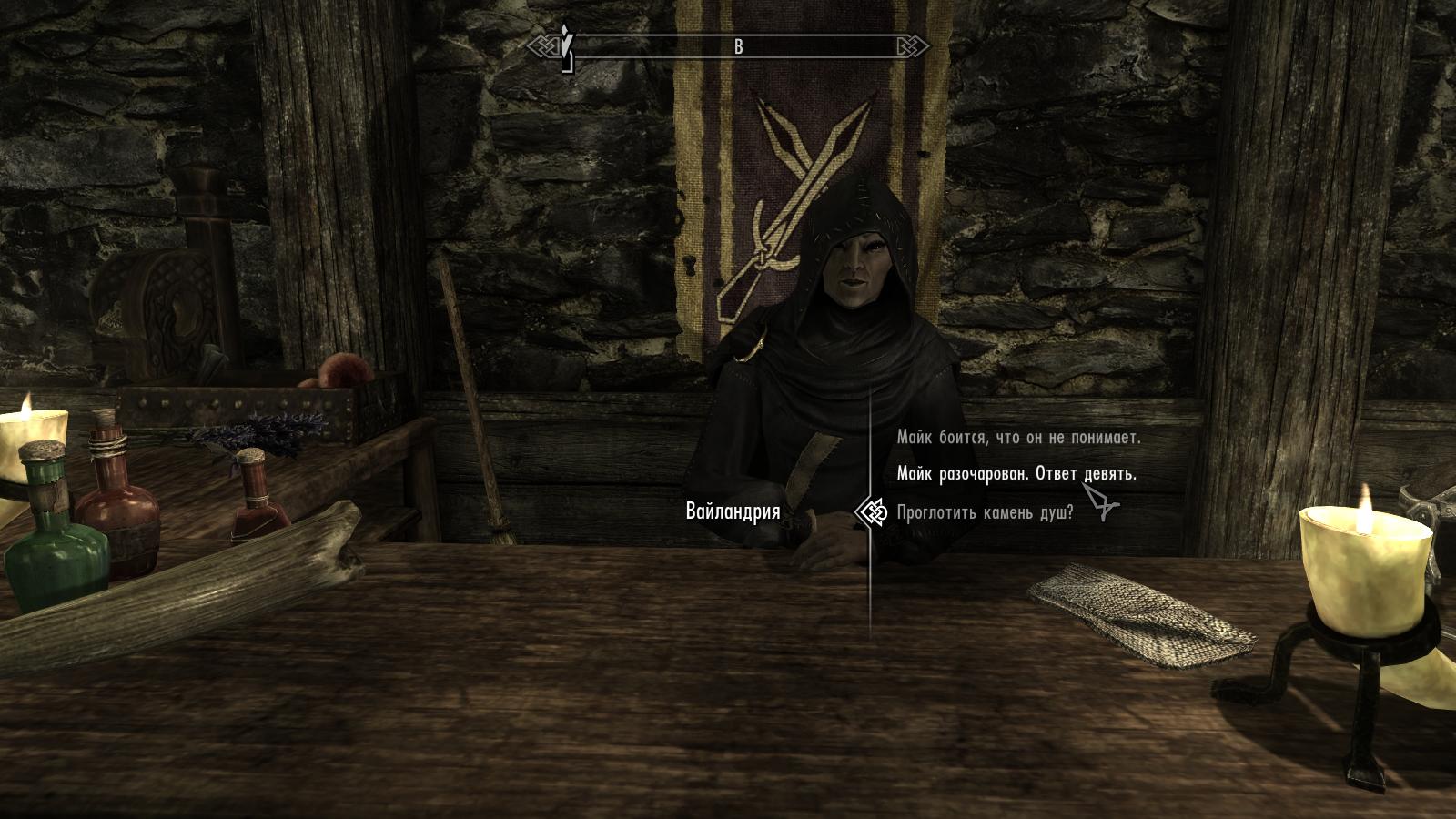Click the speaker name Вайландрия

[x=733, y=511]
